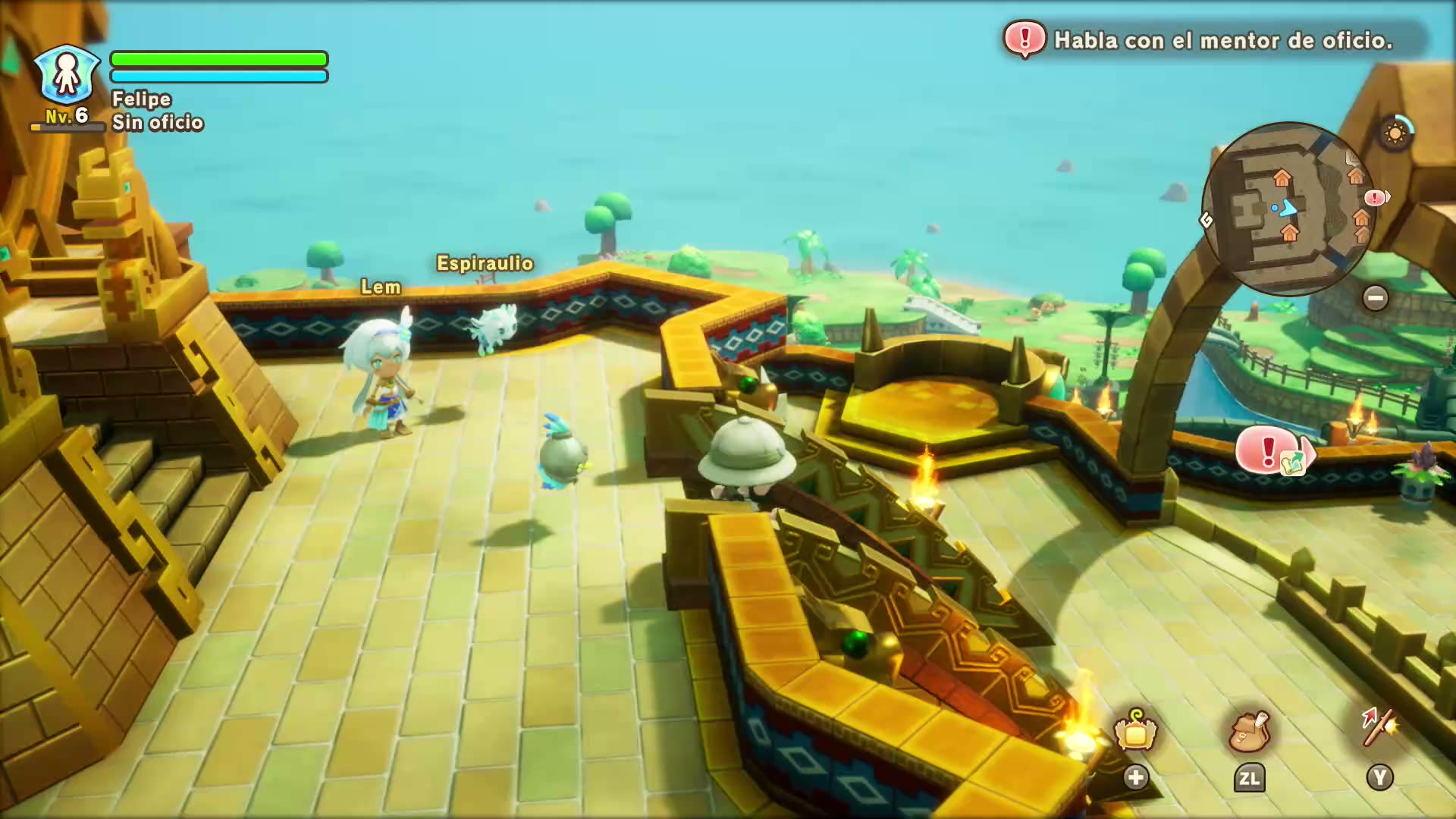
Task: Select the quest objective 'Habla con el mentor de oficio'
Action: pyautogui.click(x=1222, y=40)
